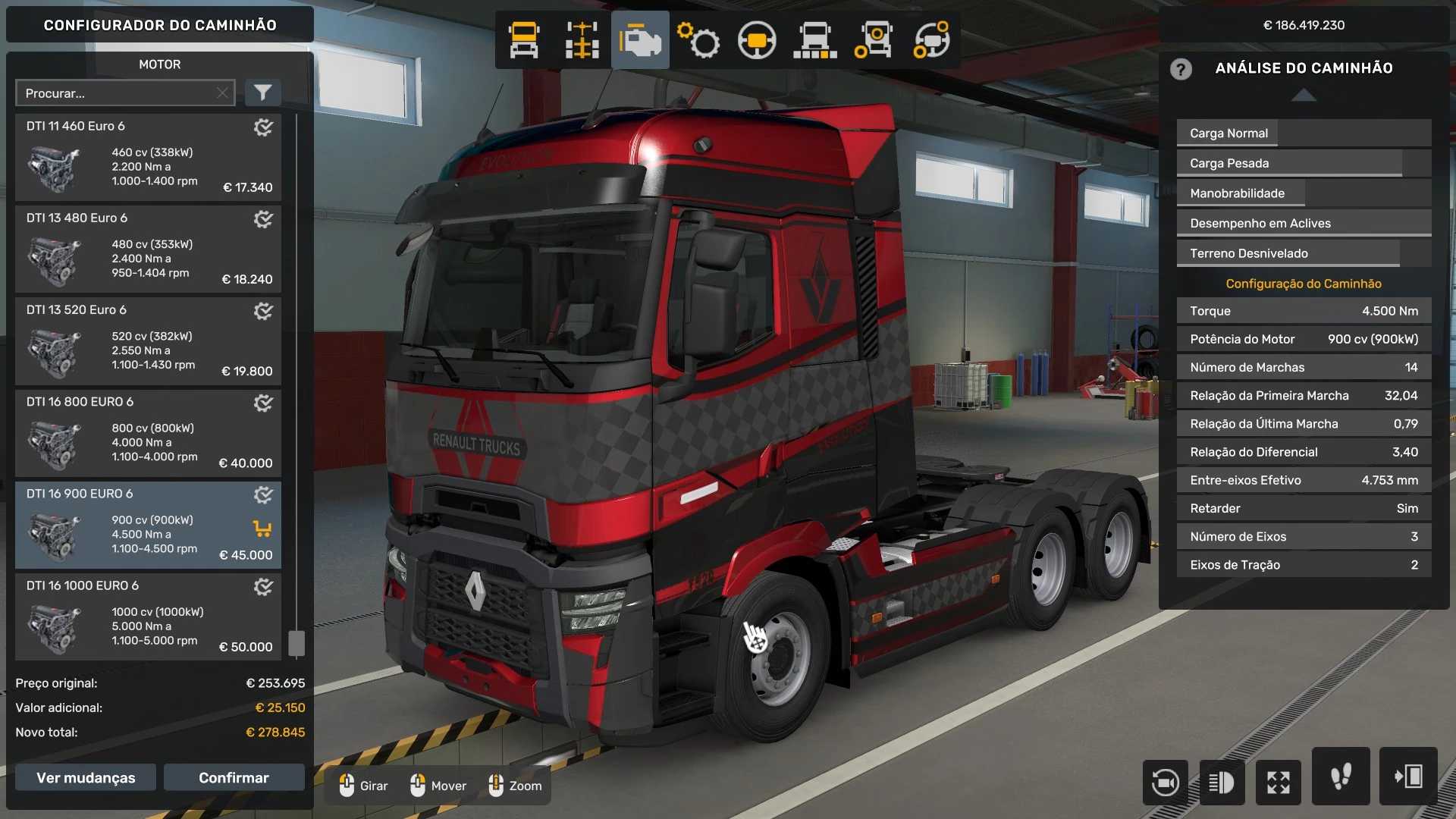
Task: Pick the DTI 13 520 Euro 6 engine
Action: 148,341
